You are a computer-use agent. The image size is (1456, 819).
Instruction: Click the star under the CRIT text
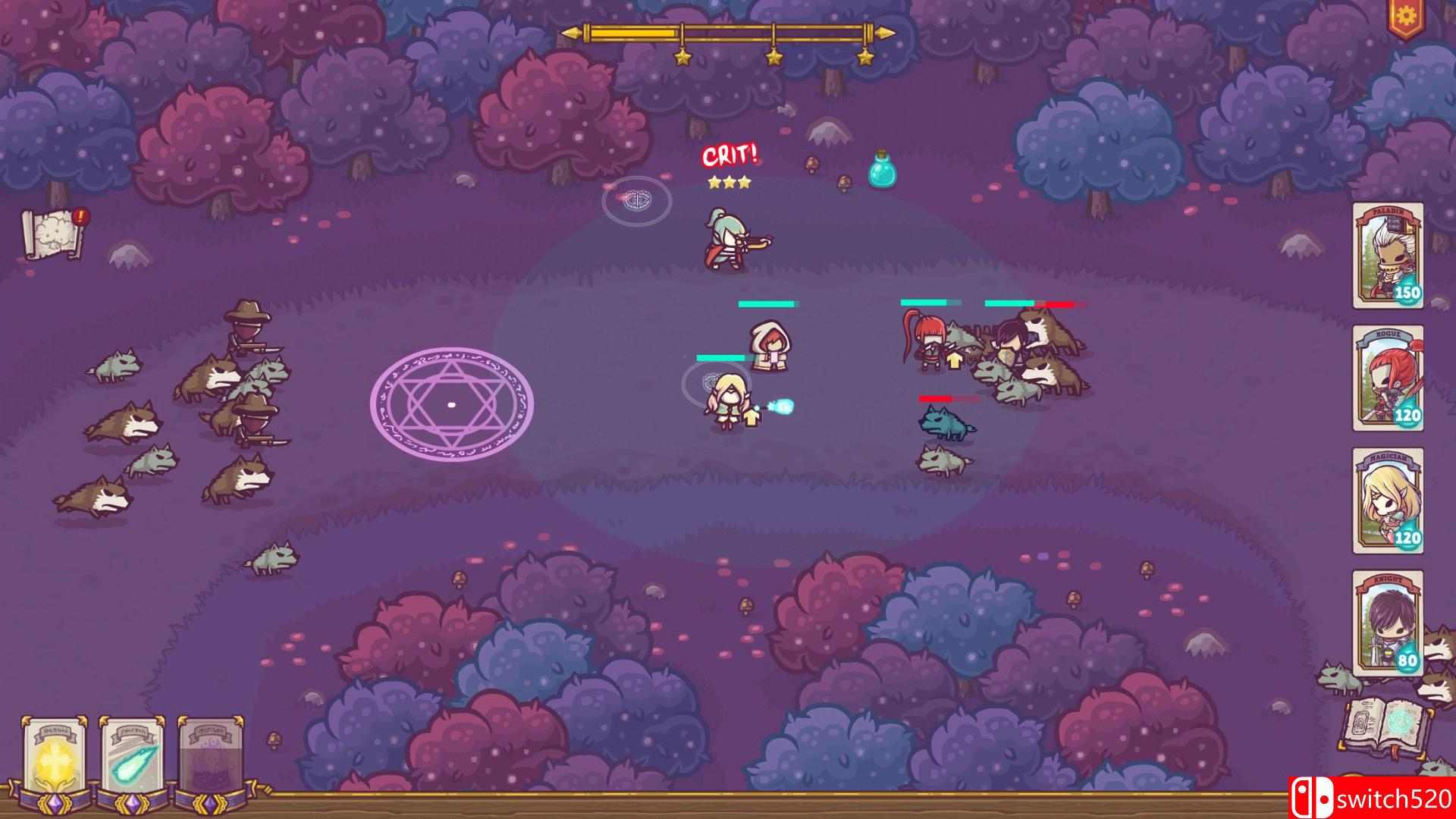click(x=730, y=182)
